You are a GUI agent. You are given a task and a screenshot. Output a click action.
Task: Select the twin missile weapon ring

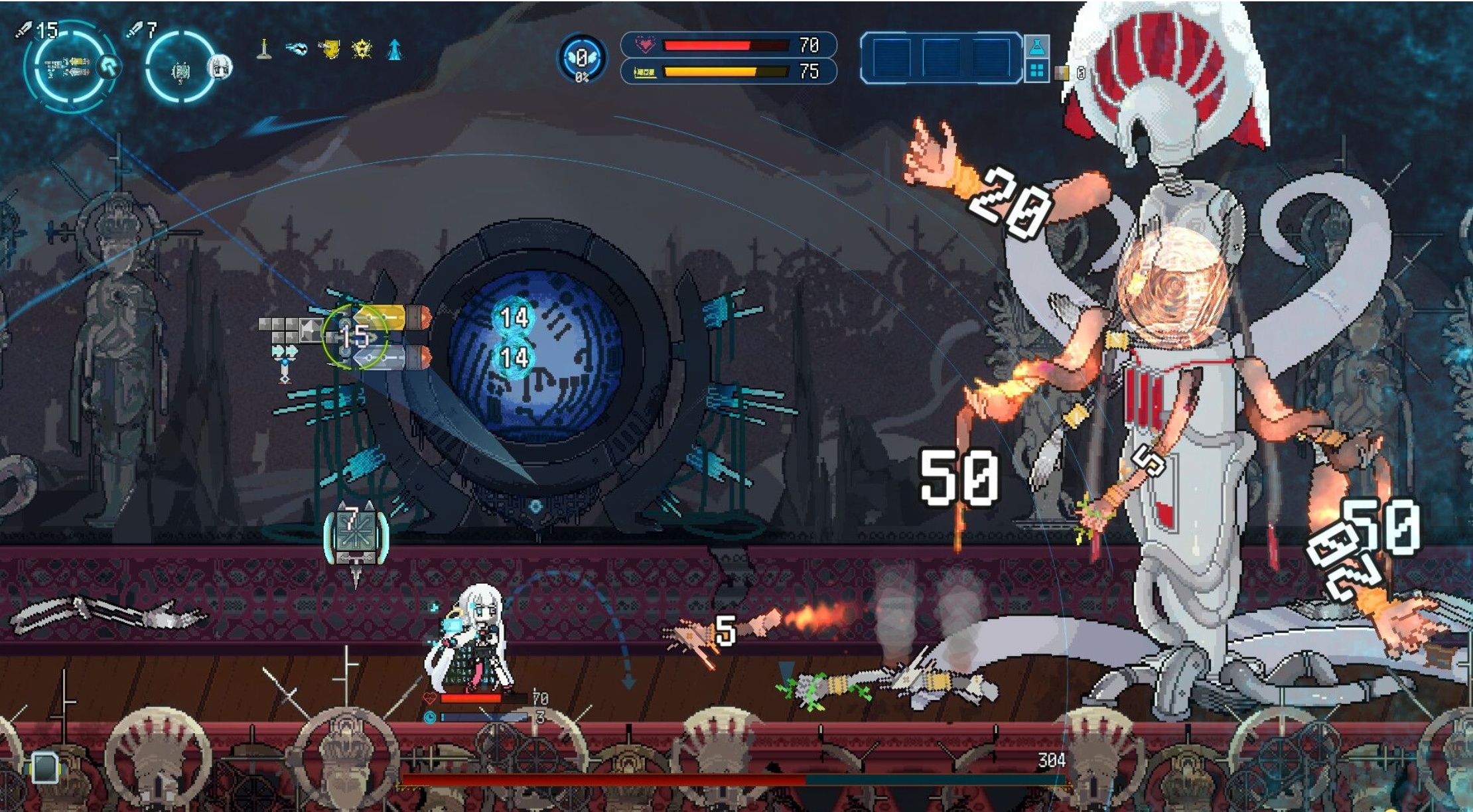tap(68, 66)
